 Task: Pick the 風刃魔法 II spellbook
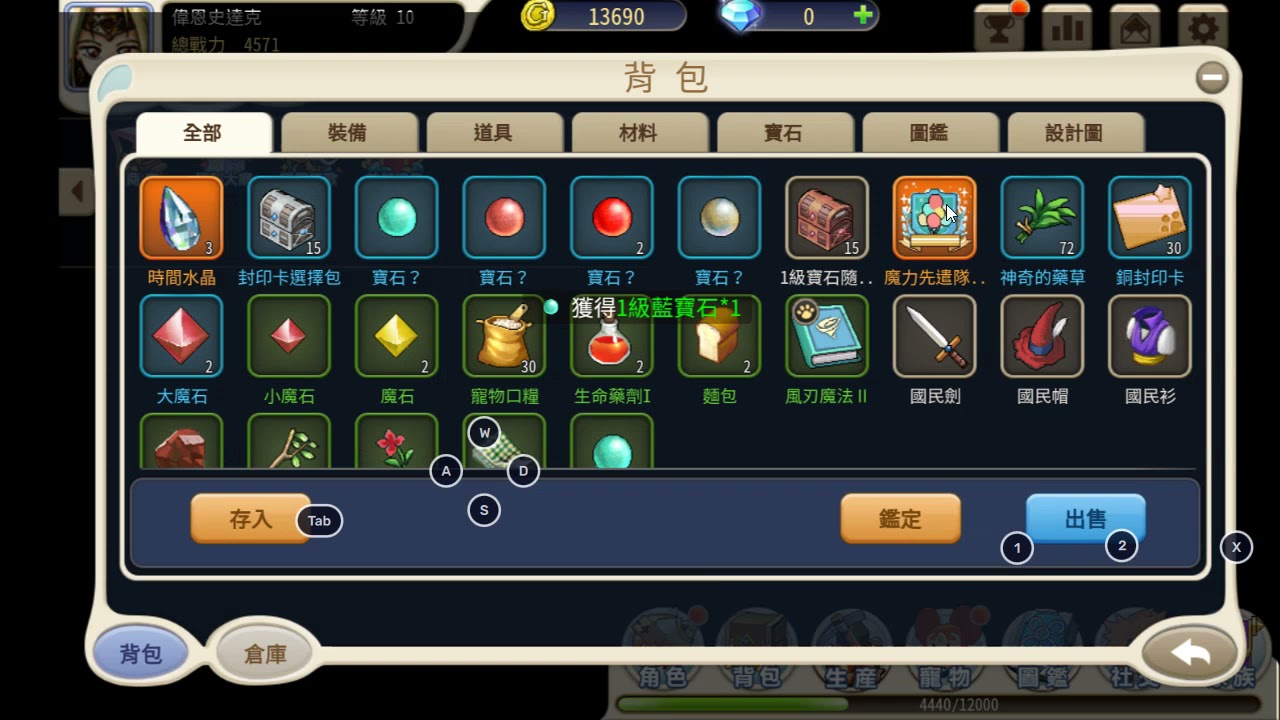826,336
